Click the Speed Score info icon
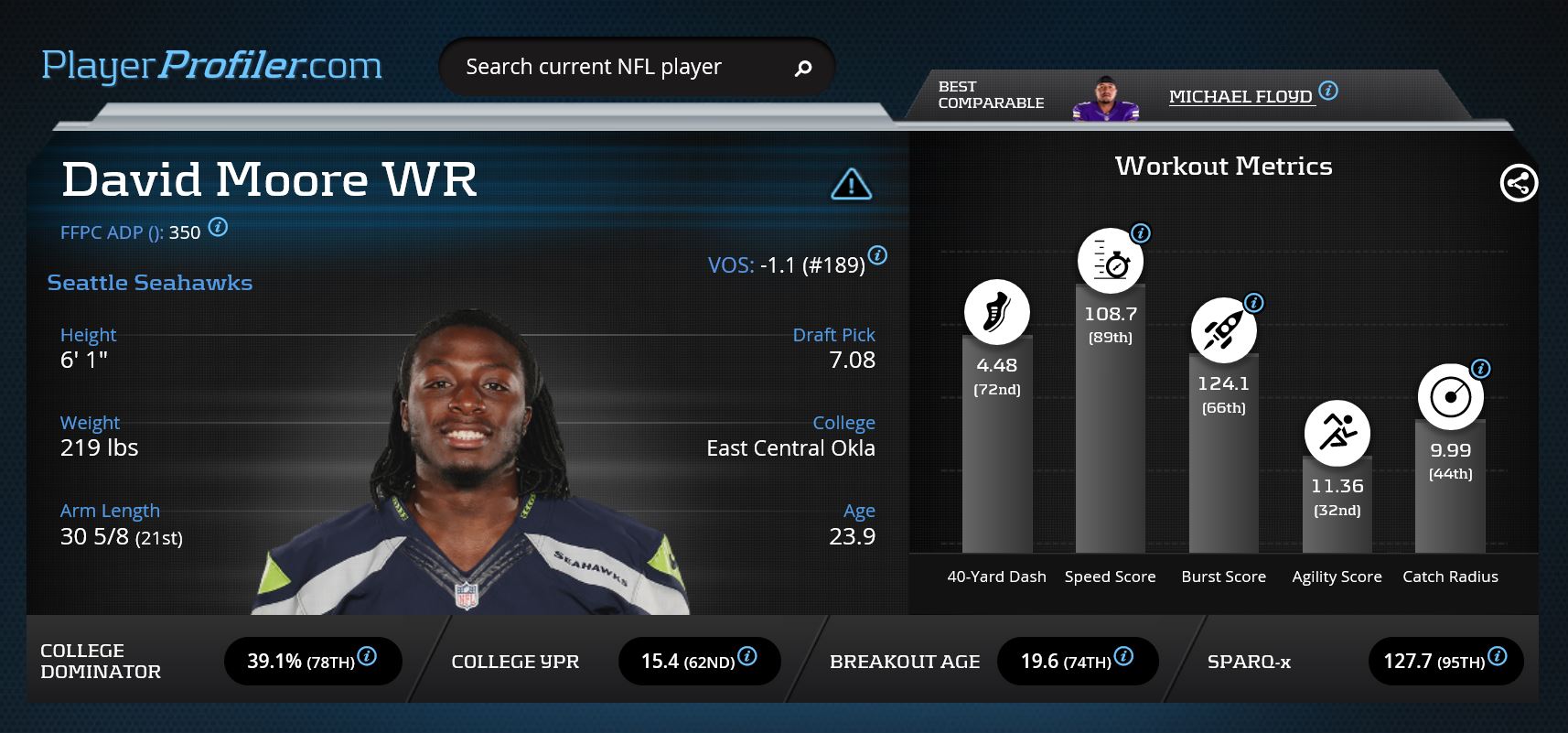Screen dimensions: 1568x733 point(1140,233)
